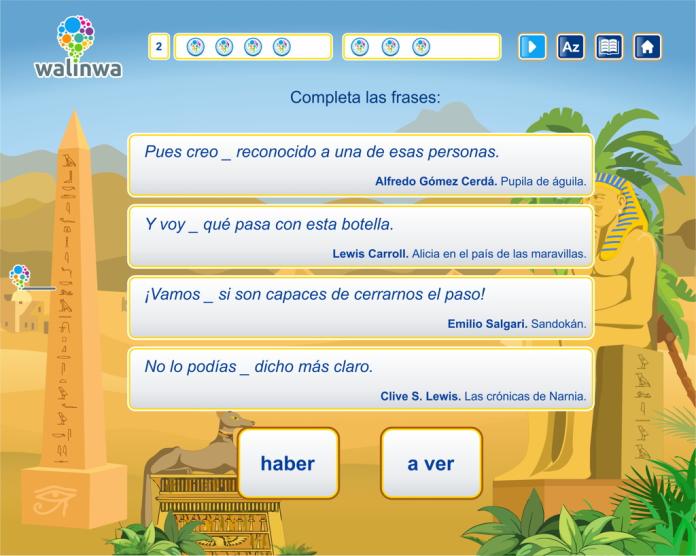The image size is (696, 556).
Task: Select the sentence by Alfredo Gómez Cerdá
Action: coord(360,165)
